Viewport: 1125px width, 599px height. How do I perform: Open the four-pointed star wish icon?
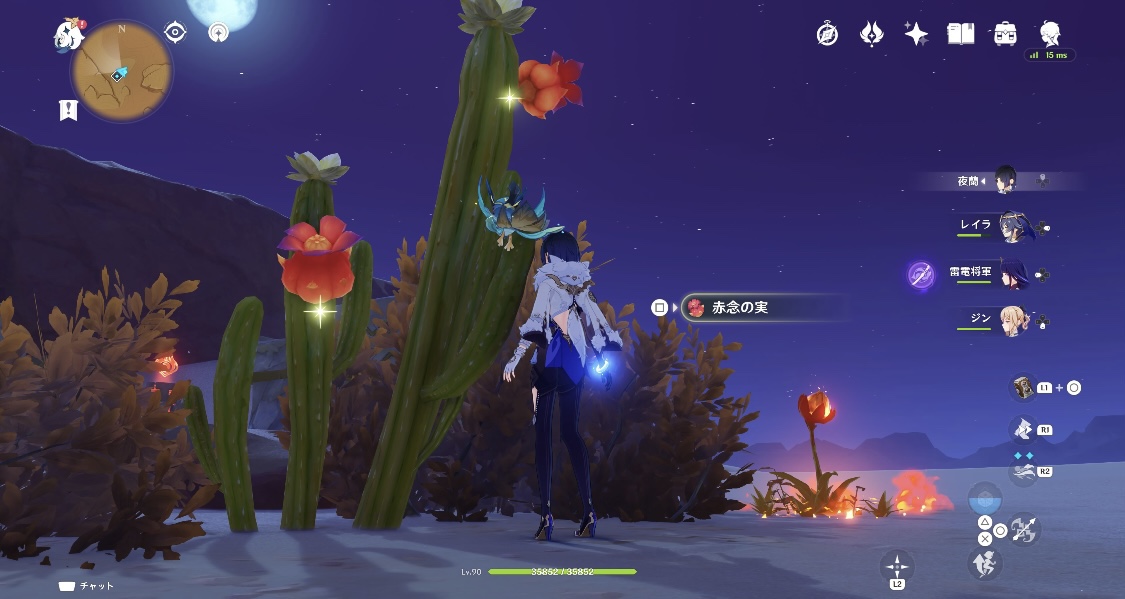coord(915,34)
